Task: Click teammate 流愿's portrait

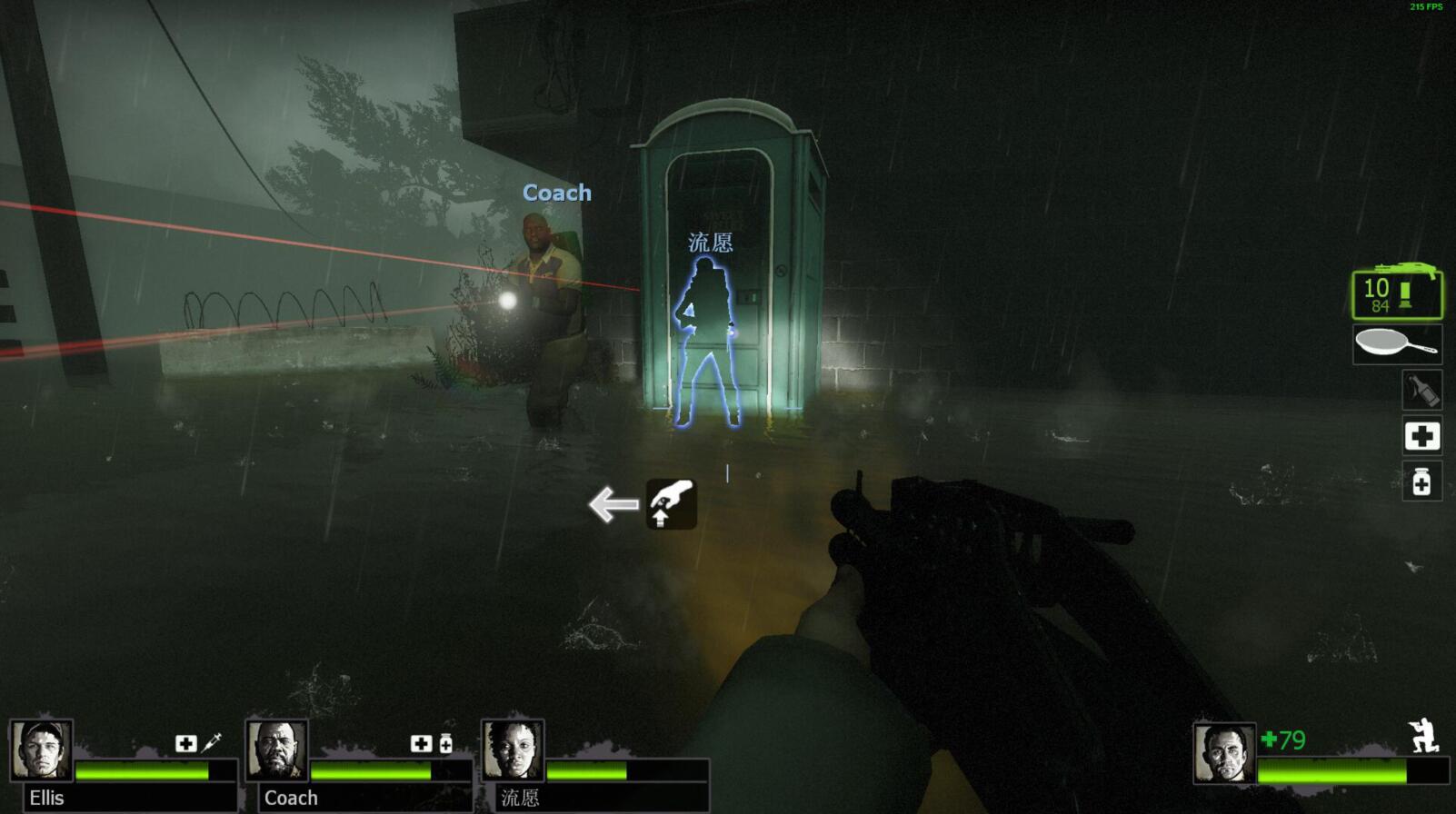Action: coord(514,750)
